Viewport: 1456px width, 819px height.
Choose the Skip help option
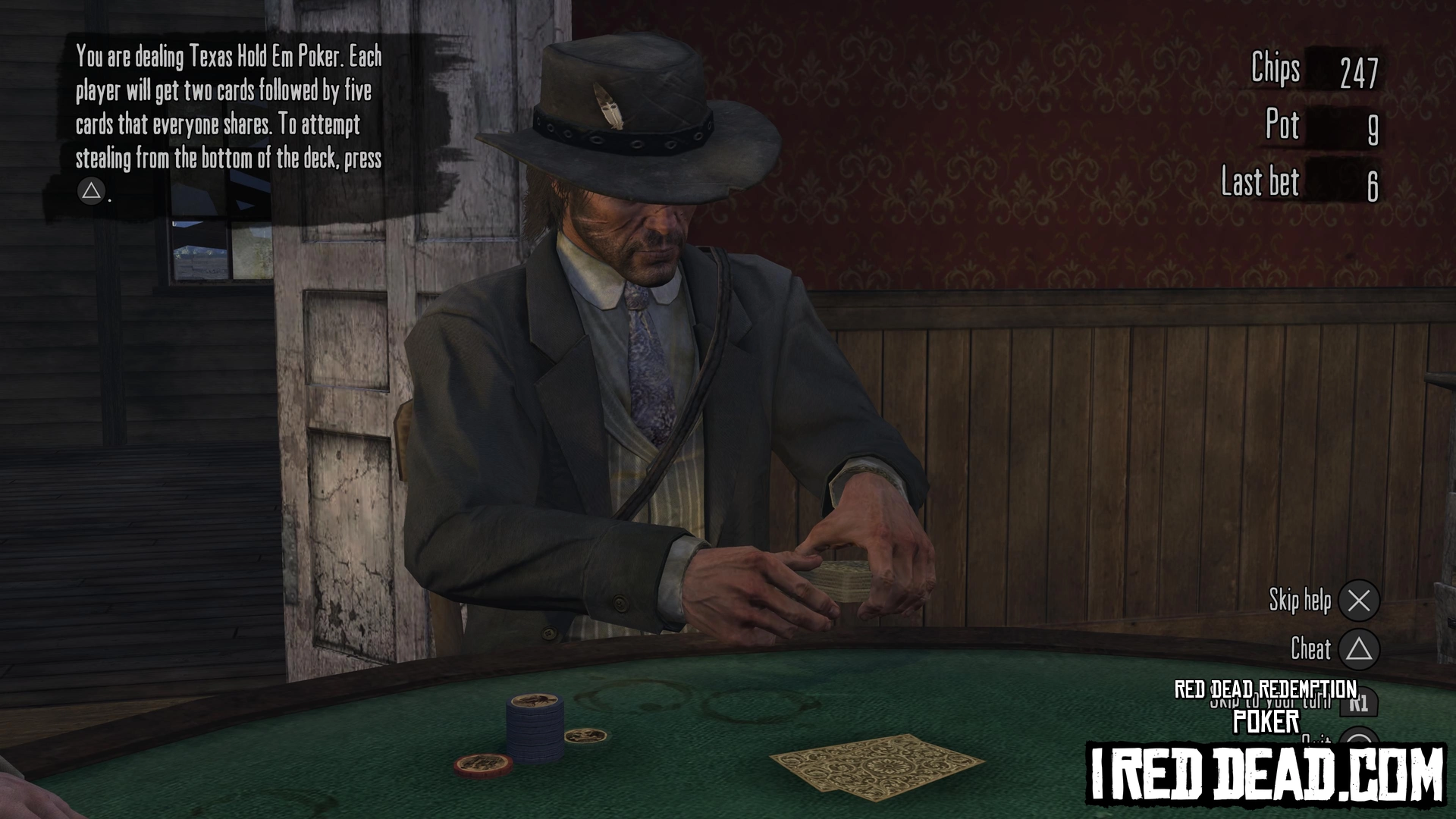coord(1357,601)
